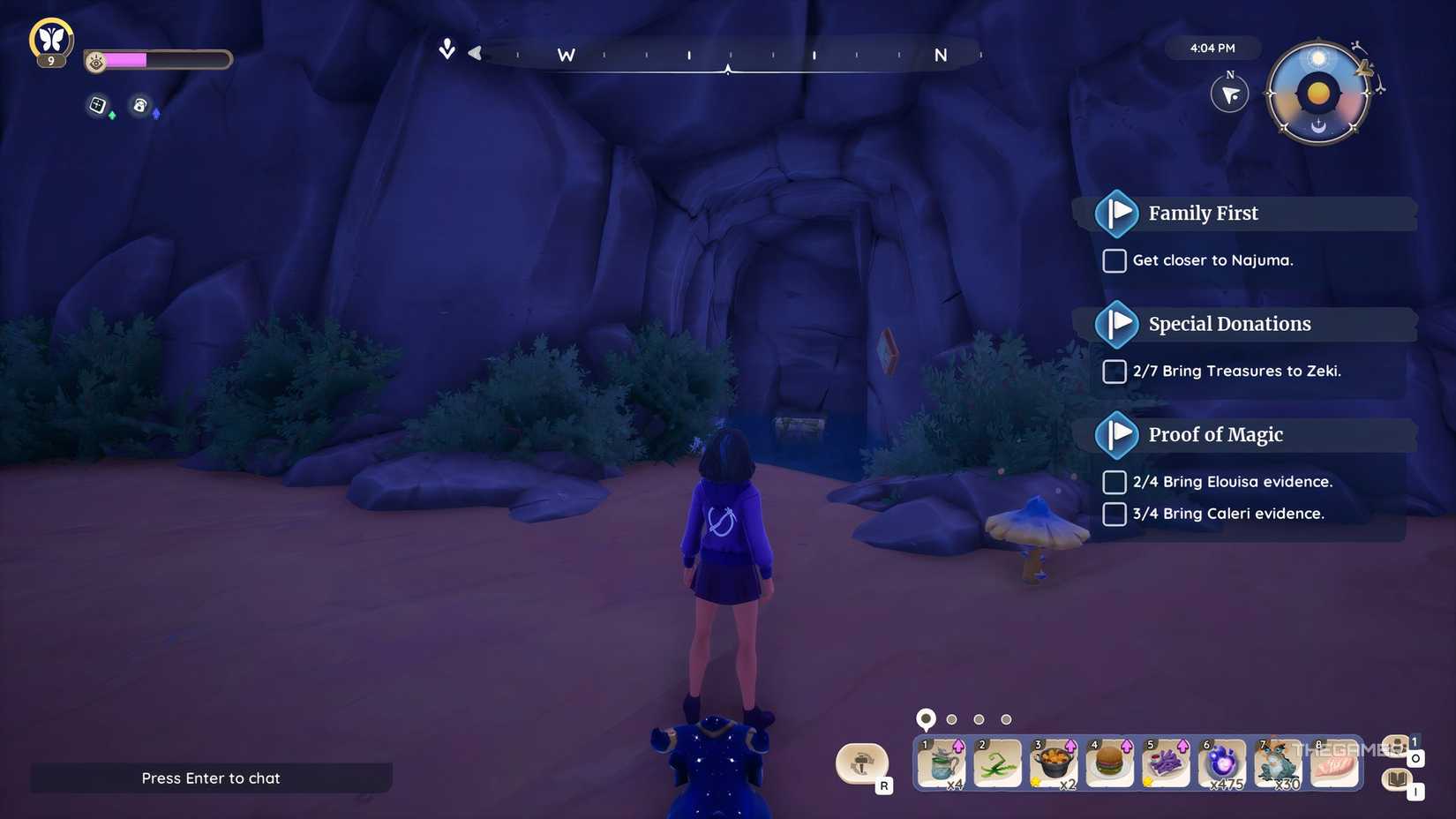Click the 4:04 PM time display
The width and height of the screenshot is (1456, 819).
tap(1212, 49)
